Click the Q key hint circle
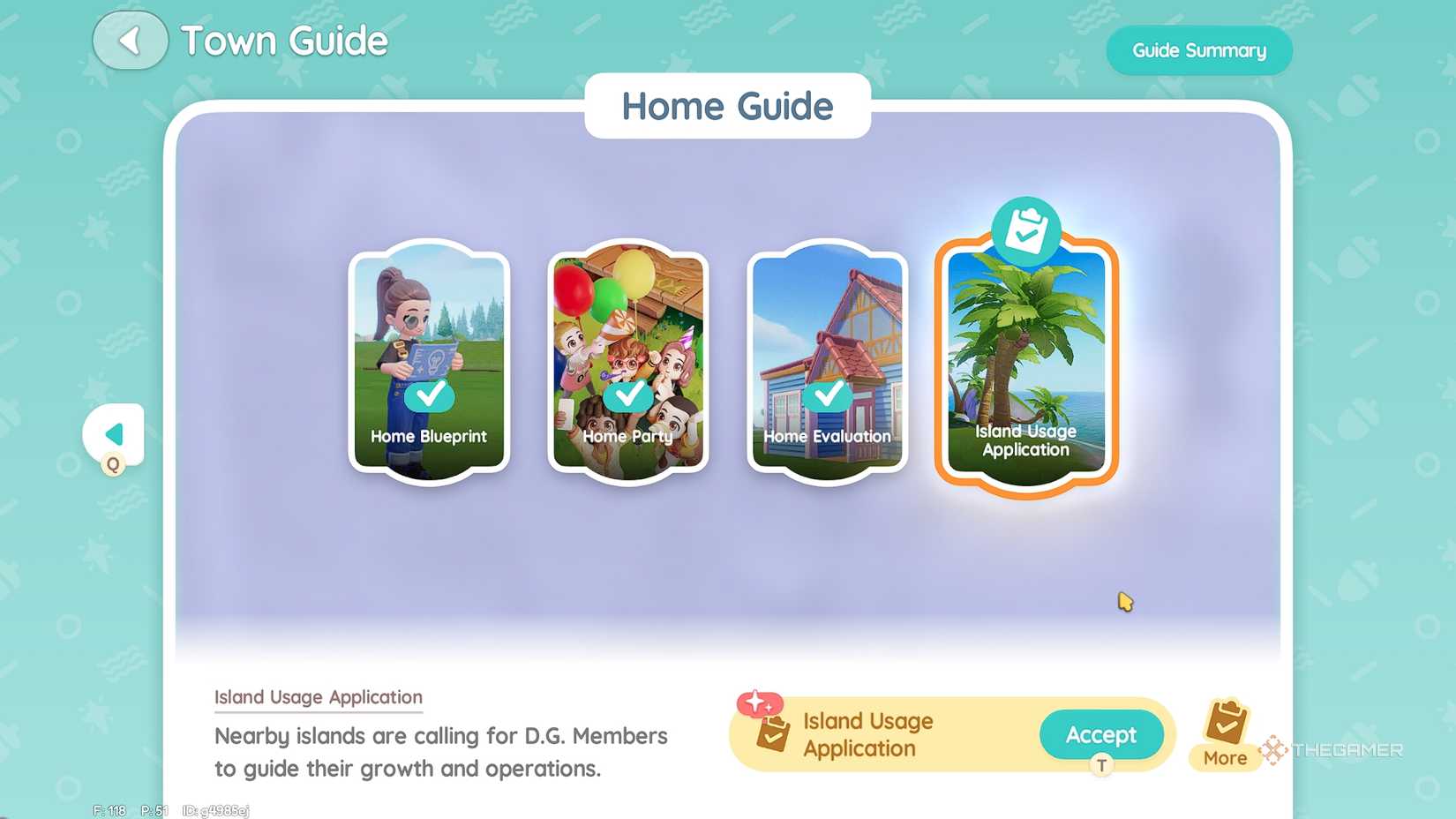 click(x=113, y=466)
